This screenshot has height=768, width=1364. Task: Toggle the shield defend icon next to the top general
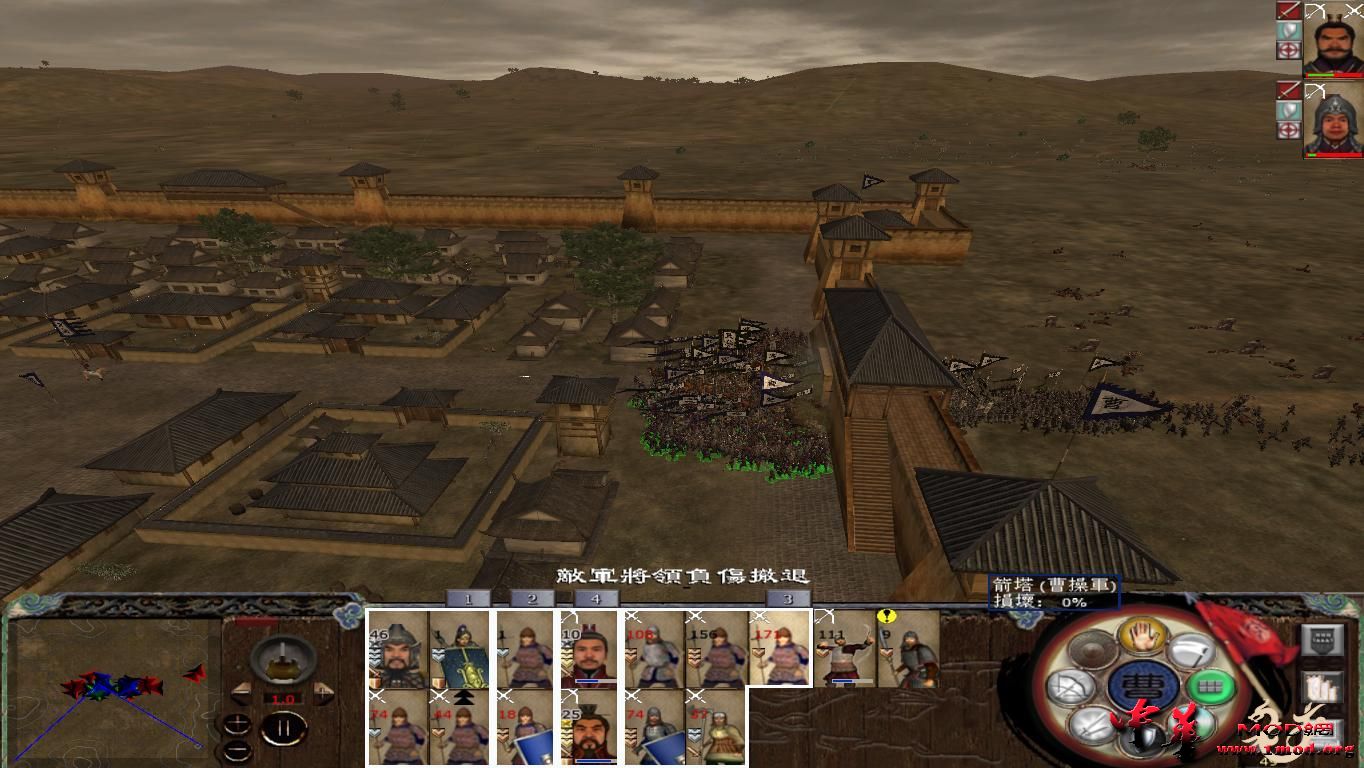coord(1288,30)
